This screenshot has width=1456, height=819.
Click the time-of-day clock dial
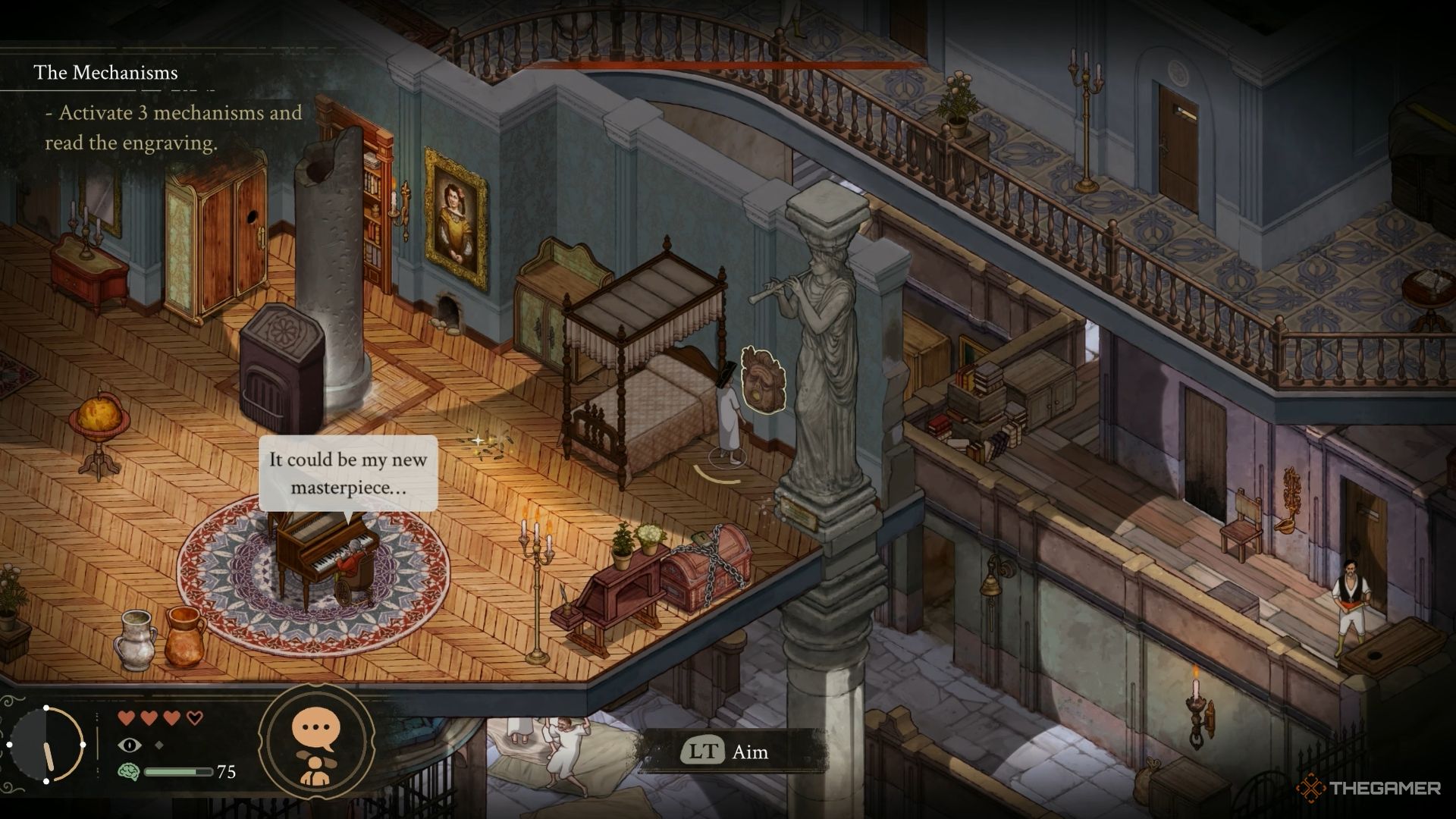[x=45, y=744]
